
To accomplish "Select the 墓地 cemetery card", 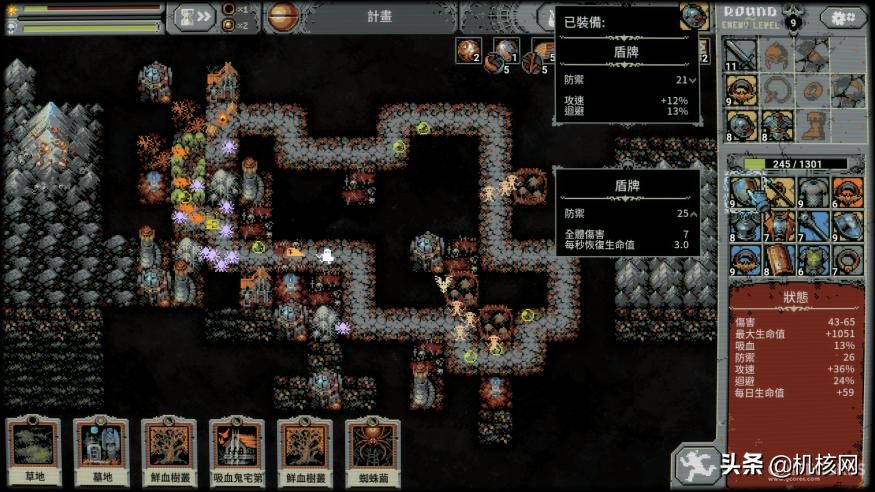I will [101, 451].
